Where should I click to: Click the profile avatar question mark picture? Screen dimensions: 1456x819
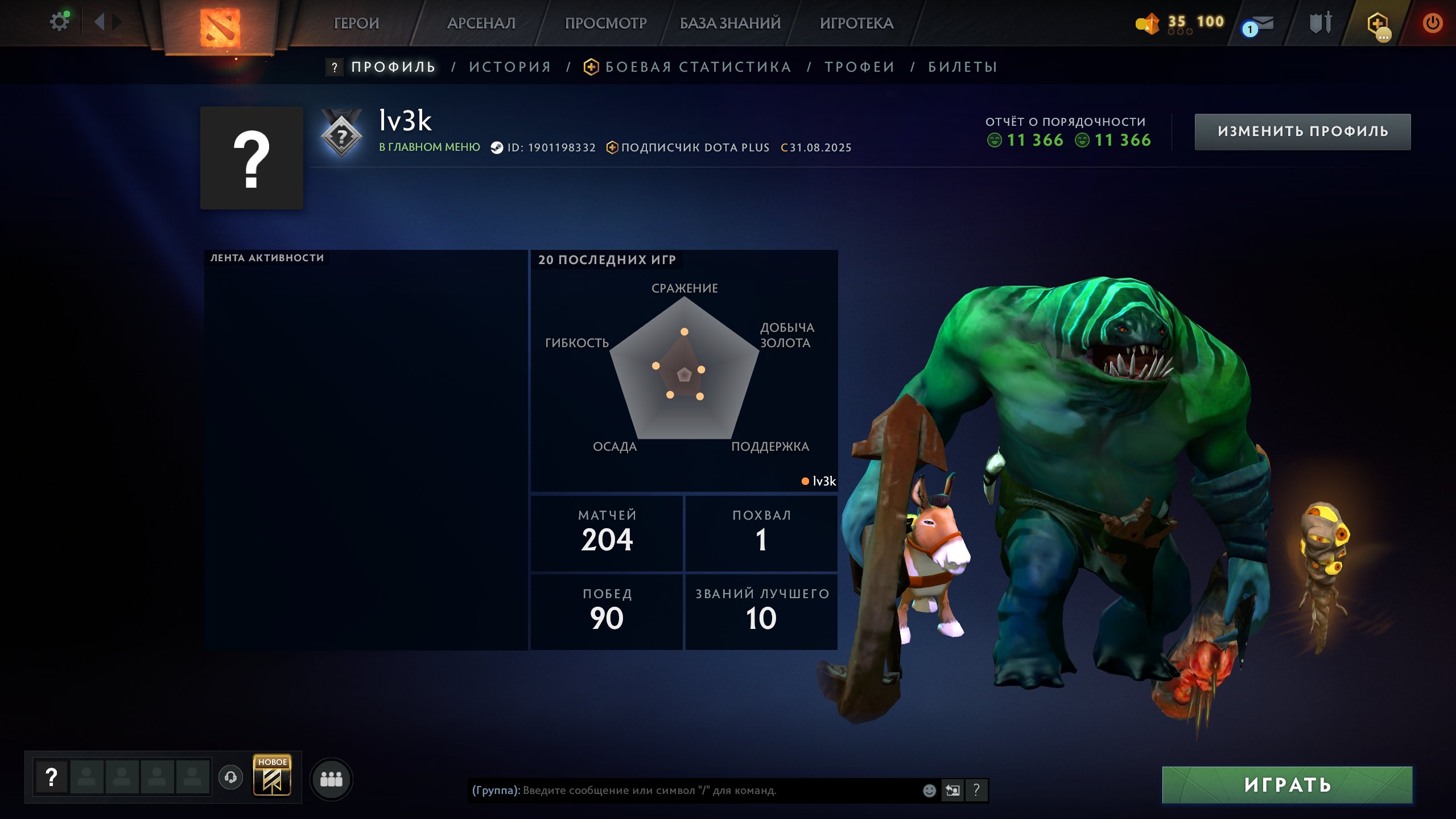pyautogui.click(x=251, y=158)
